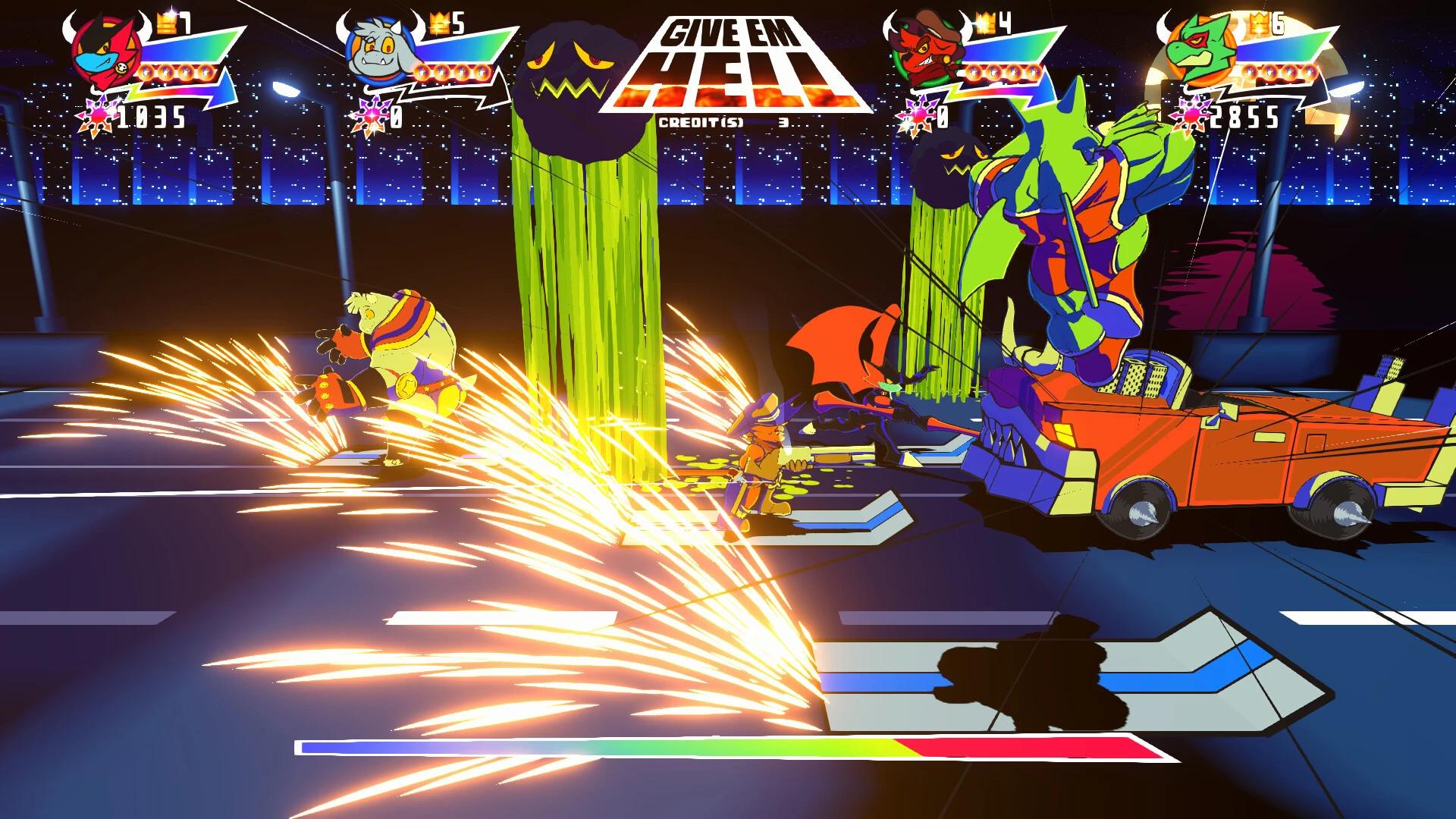Click Player 1's score reading 1035
Viewport: 1456px width, 819px height.
[152, 115]
